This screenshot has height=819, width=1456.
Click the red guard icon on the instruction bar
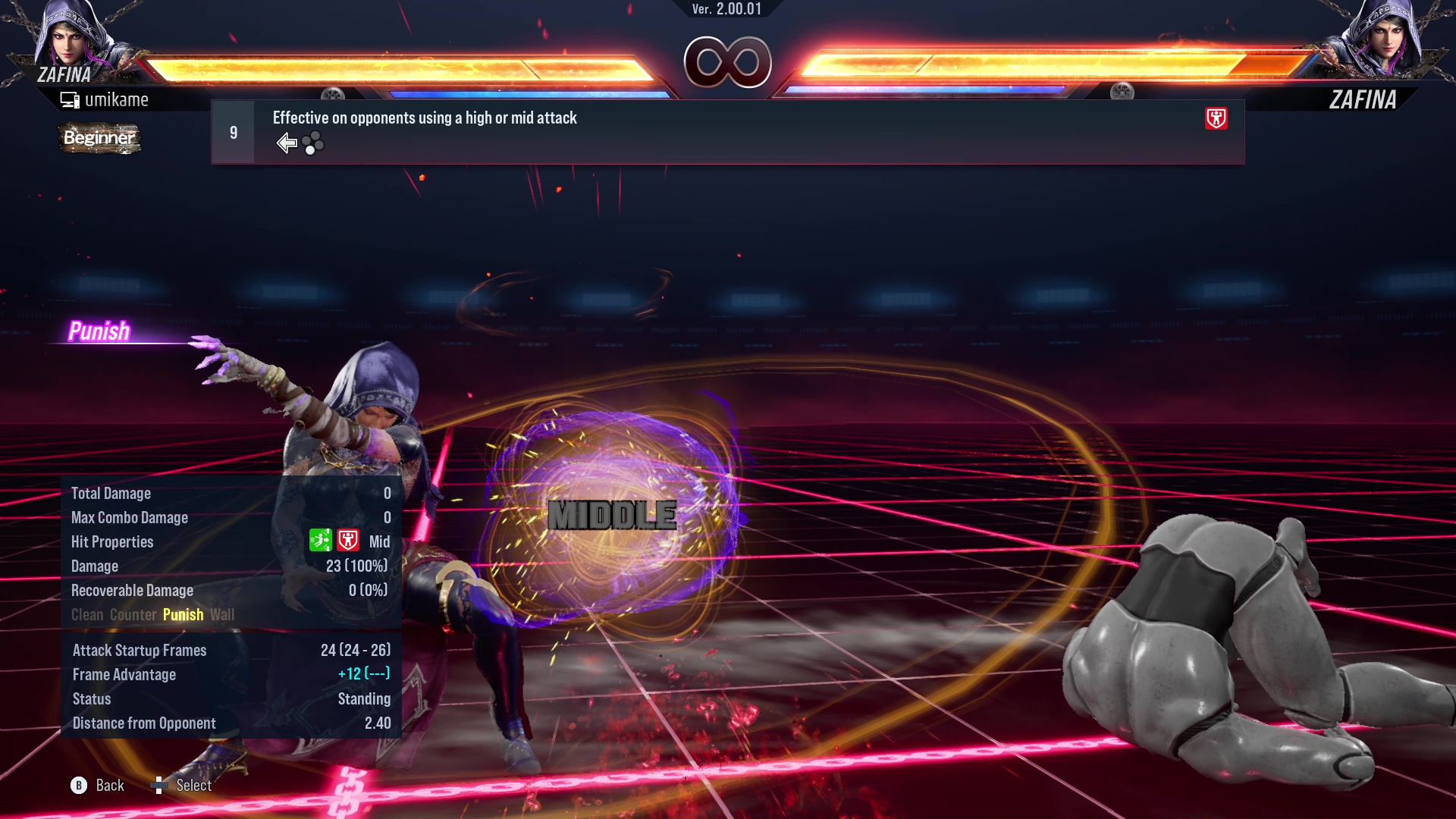click(x=1215, y=119)
